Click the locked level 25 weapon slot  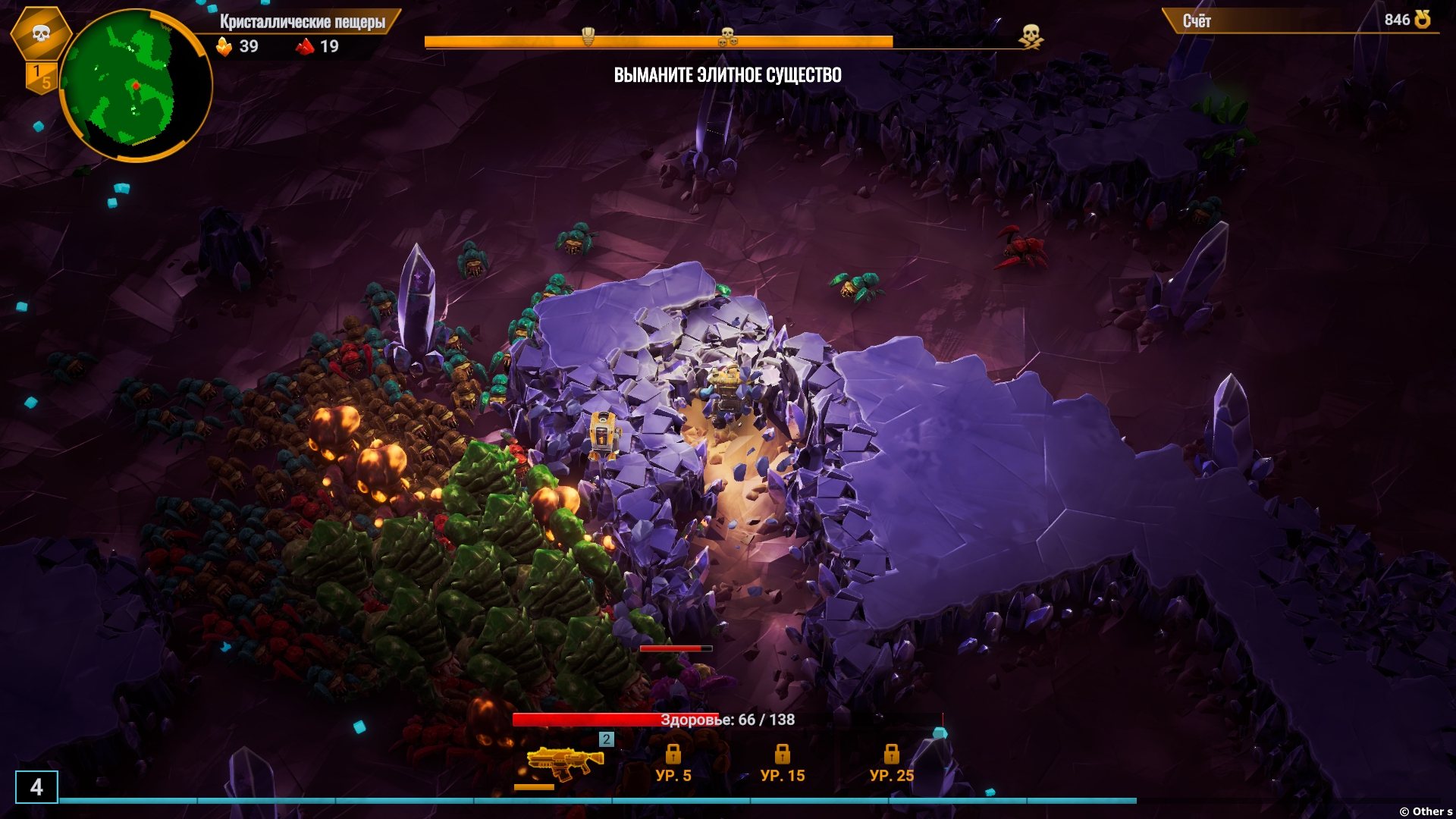(x=891, y=762)
